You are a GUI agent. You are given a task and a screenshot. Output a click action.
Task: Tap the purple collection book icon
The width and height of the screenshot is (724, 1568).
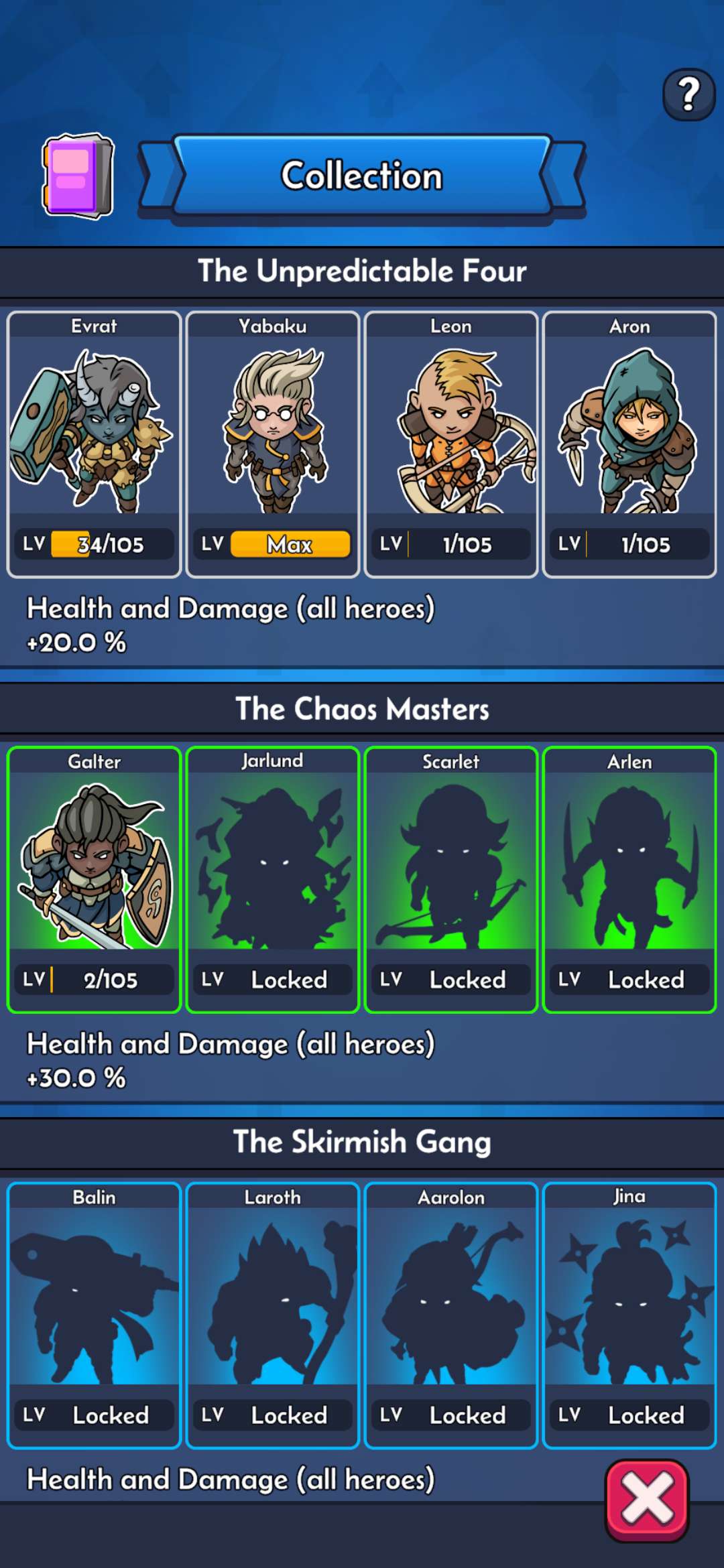click(x=78, y=176)
